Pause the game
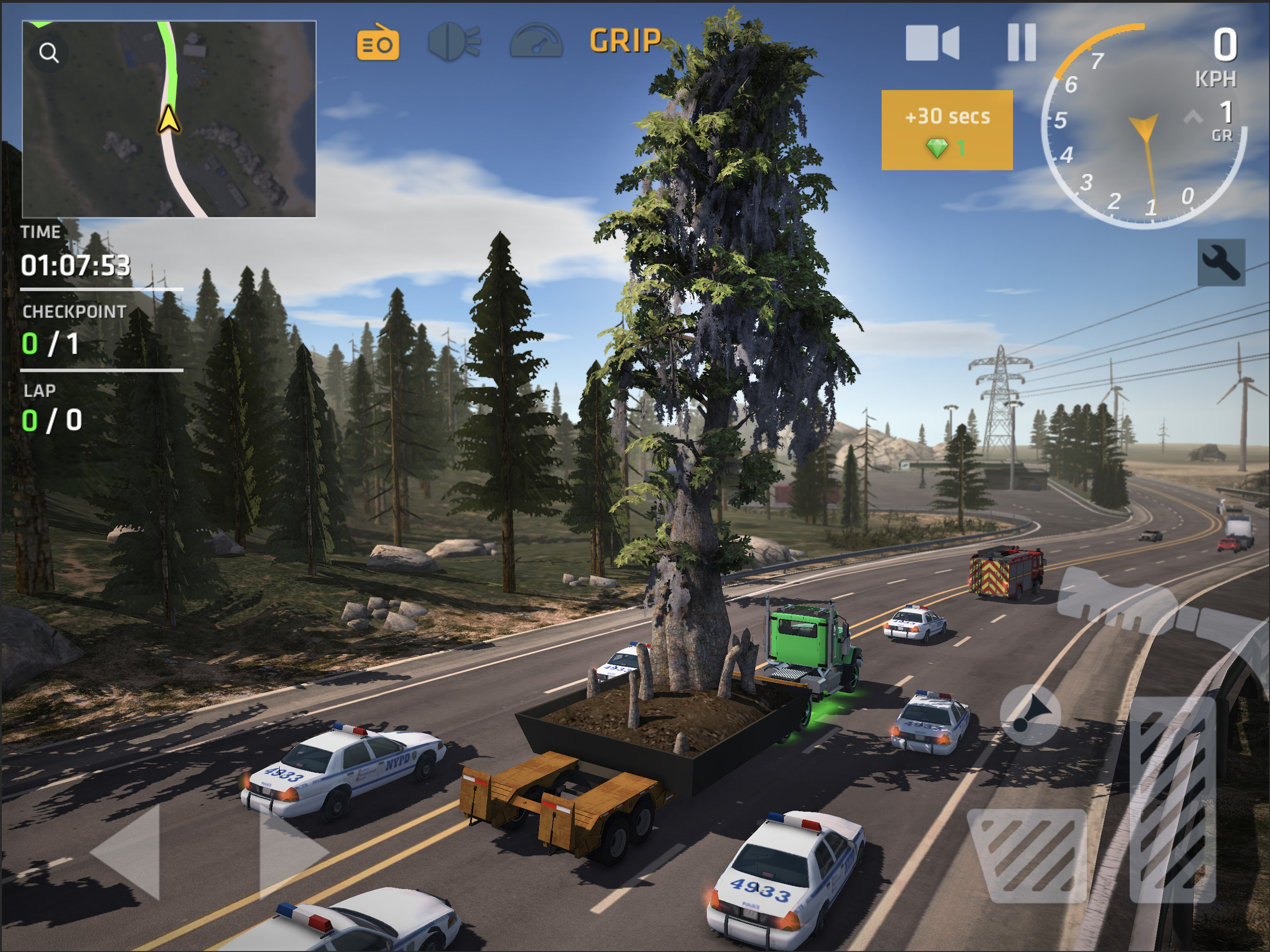Viewport: 1270px width, 952px height. click(x=1022, y=42)
